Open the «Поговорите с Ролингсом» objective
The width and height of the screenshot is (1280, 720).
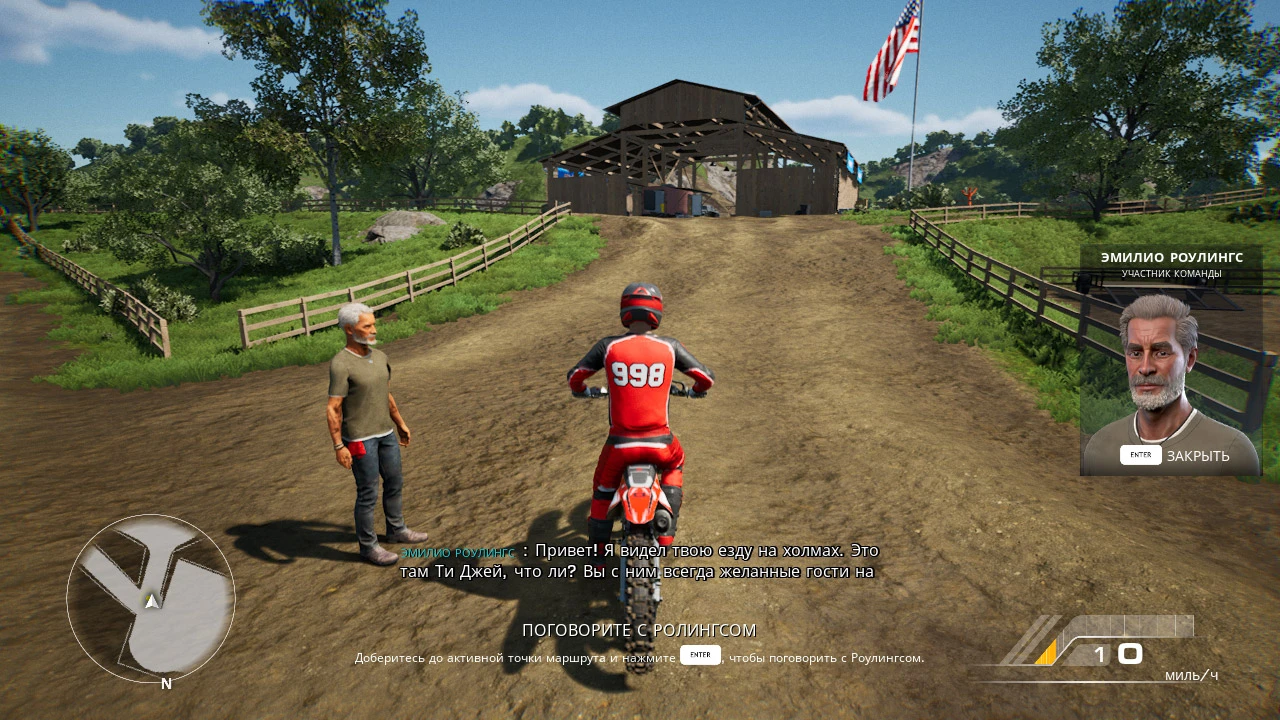639,630
